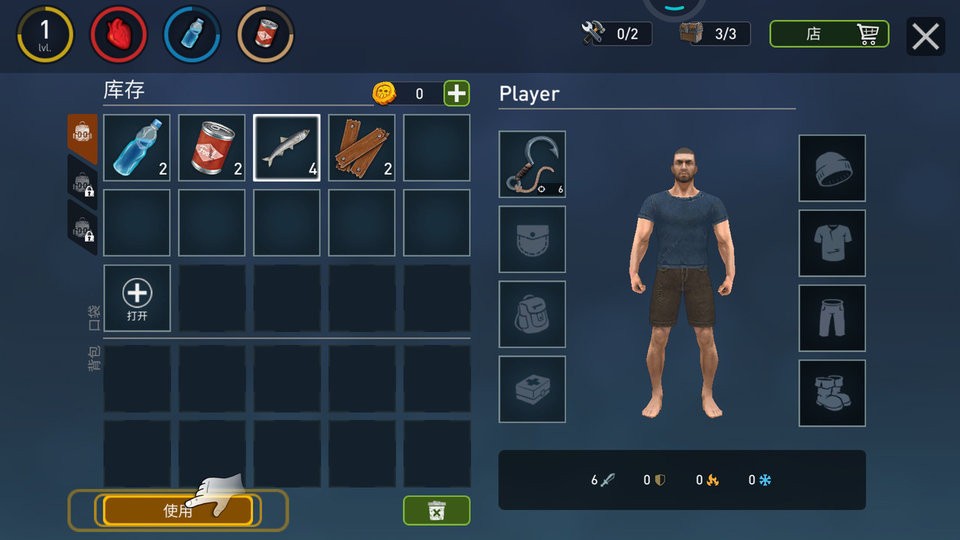Image resolution: width=960 pixels, height=540 pixels.
Task: Click the orange 使用 use button
Action: click(177, 510)
